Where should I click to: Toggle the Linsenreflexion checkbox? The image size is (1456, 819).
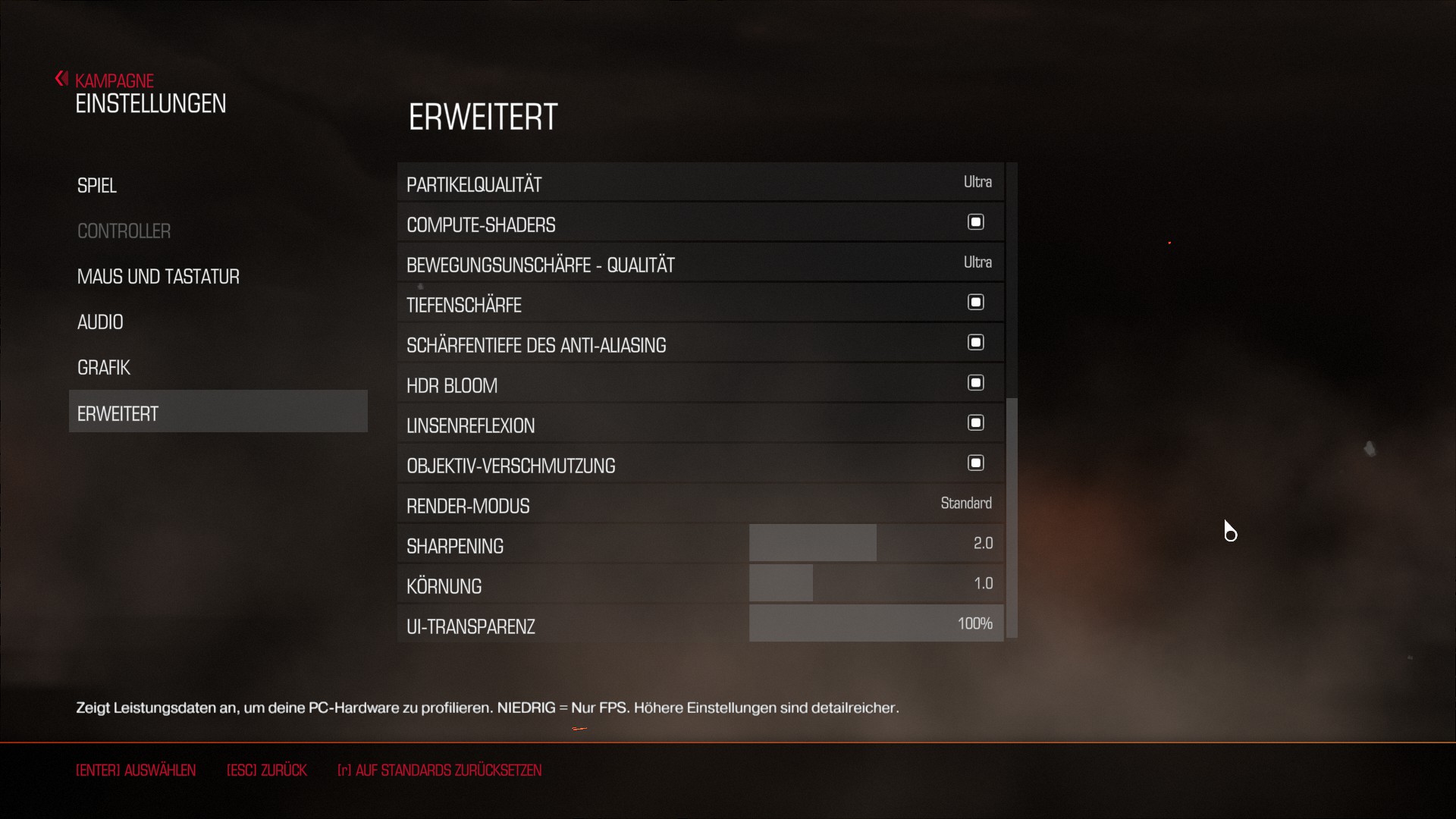tap(975, 423)
